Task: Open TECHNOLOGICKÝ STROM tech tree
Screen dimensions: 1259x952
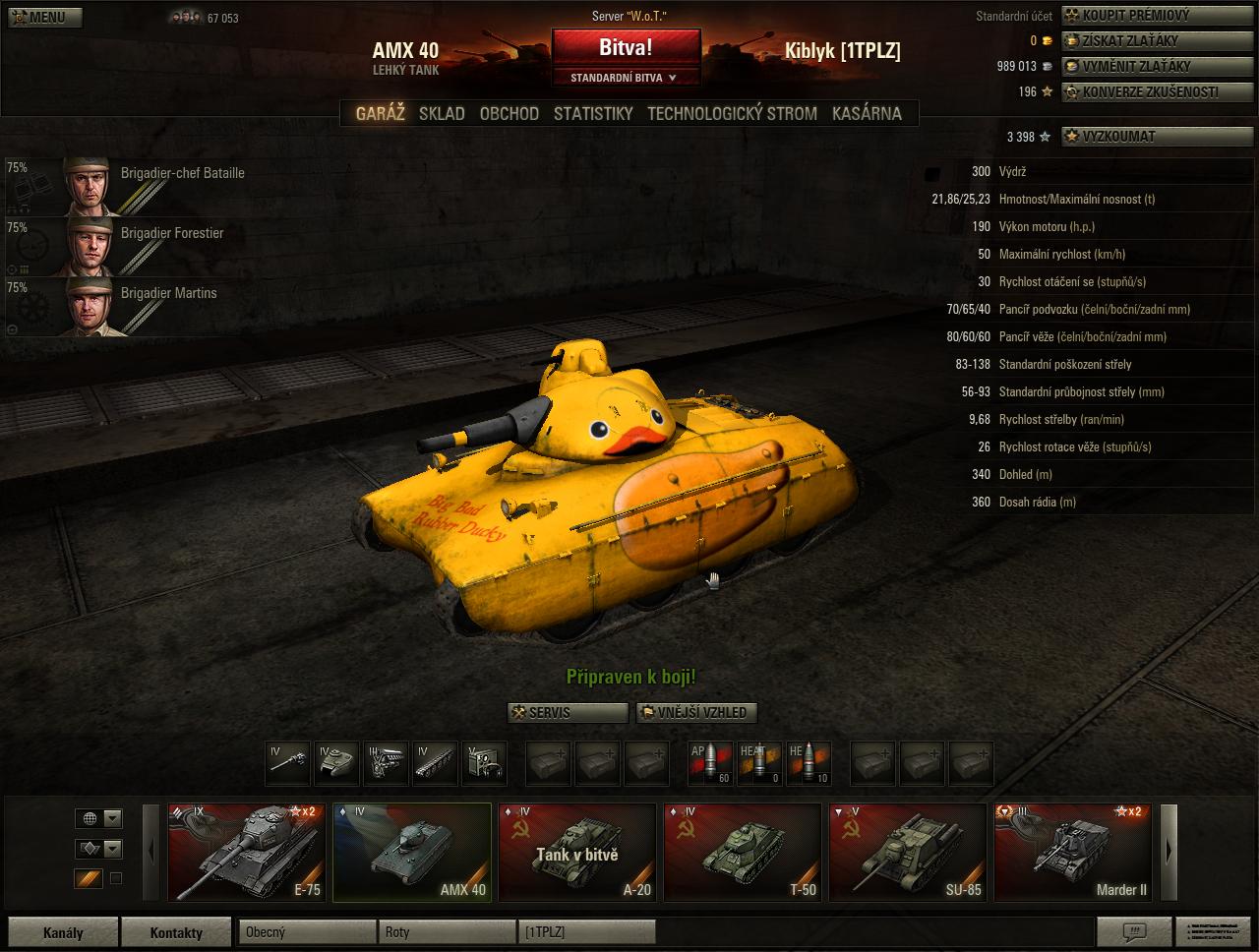Action: [732, 113]
